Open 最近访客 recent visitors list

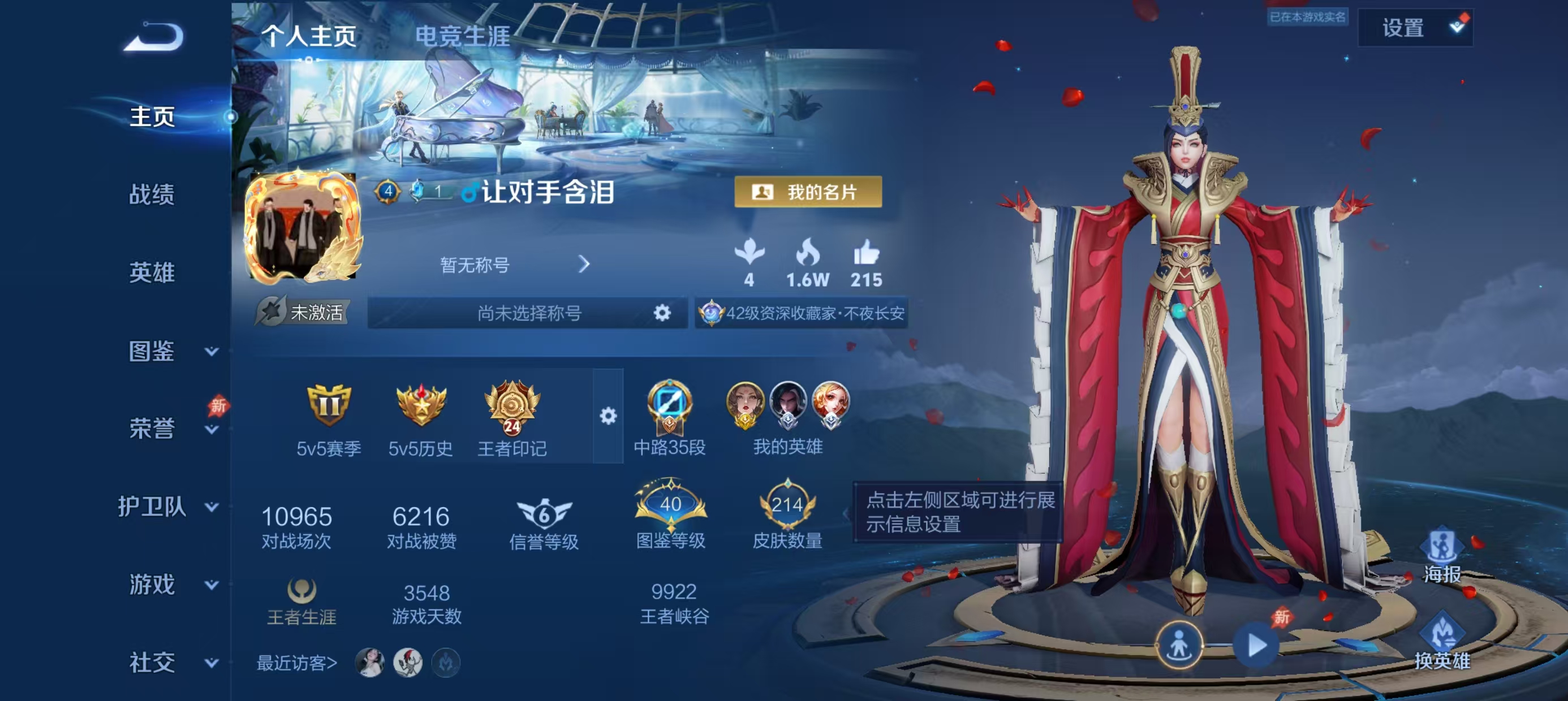click(x=296, y=663)
